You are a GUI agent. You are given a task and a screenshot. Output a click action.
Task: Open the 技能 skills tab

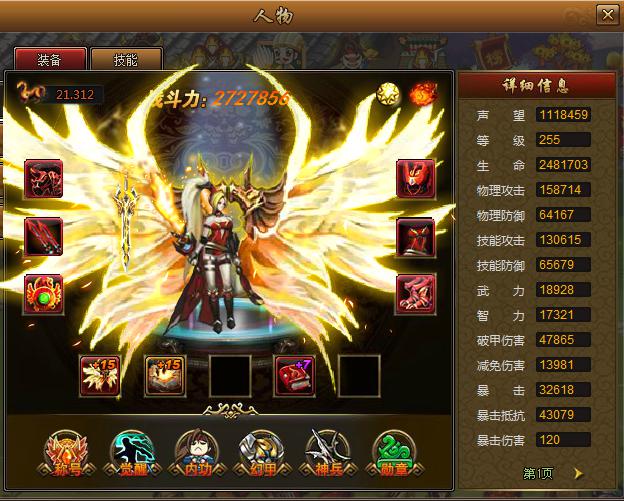click(x=126, y=59)
